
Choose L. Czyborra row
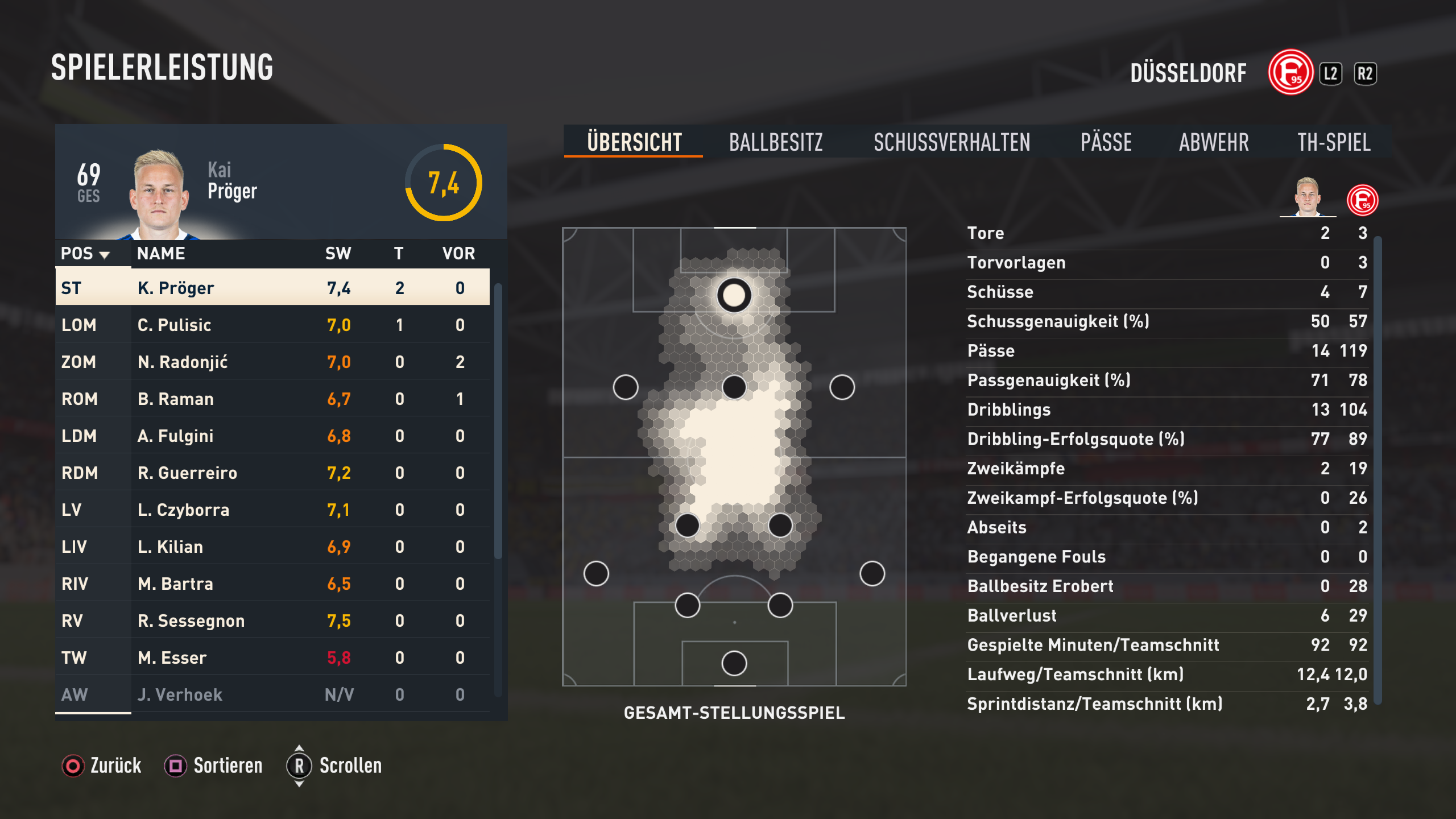(x=272, y=510)
